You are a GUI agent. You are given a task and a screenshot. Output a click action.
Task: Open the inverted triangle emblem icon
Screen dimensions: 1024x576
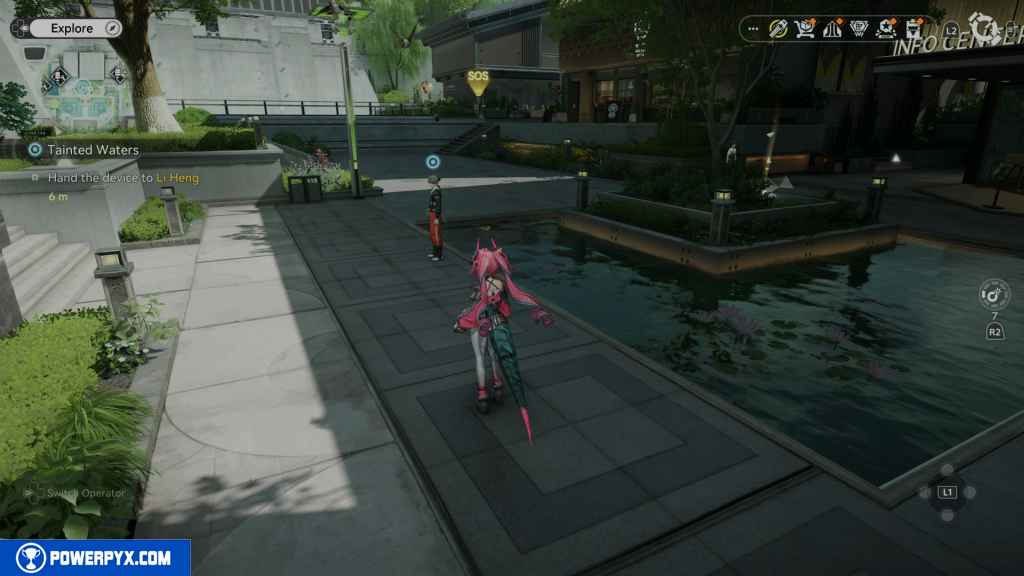point(858,29)
